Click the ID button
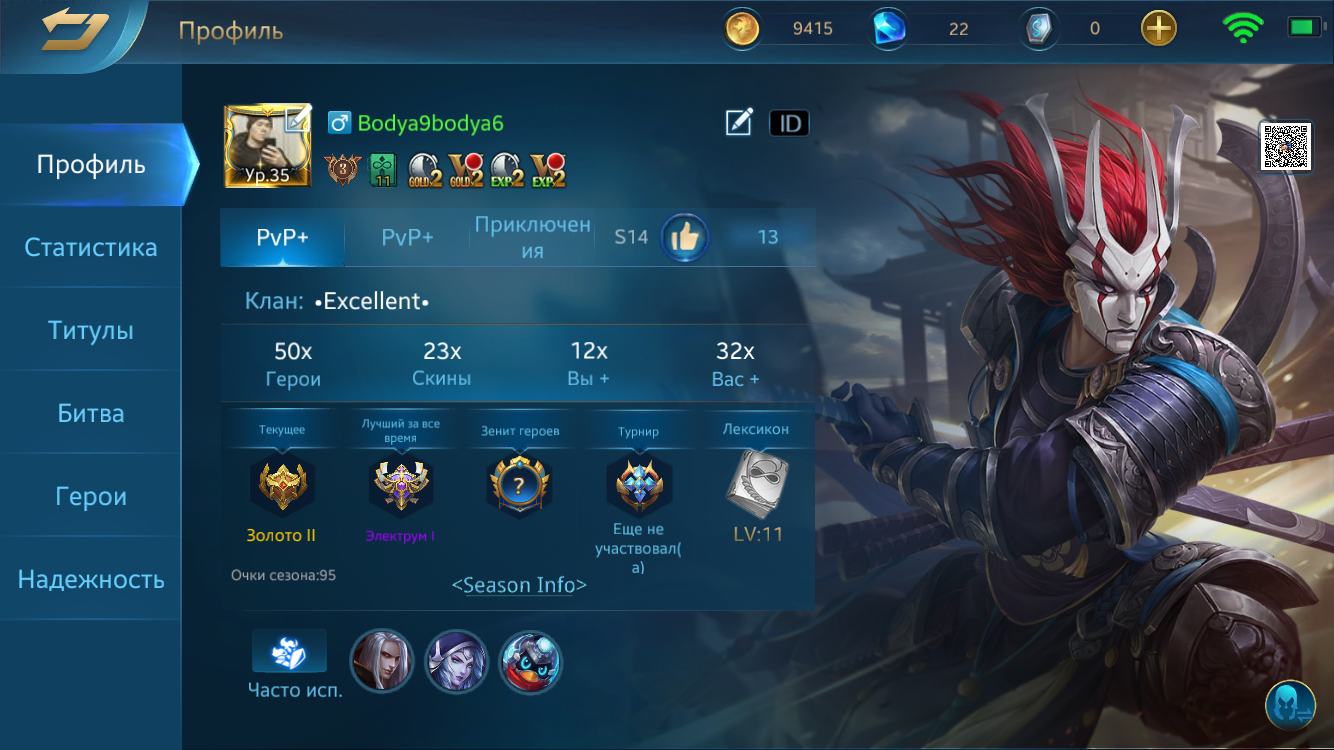This screenshot has height=750, width=1334. pos(789,122)
